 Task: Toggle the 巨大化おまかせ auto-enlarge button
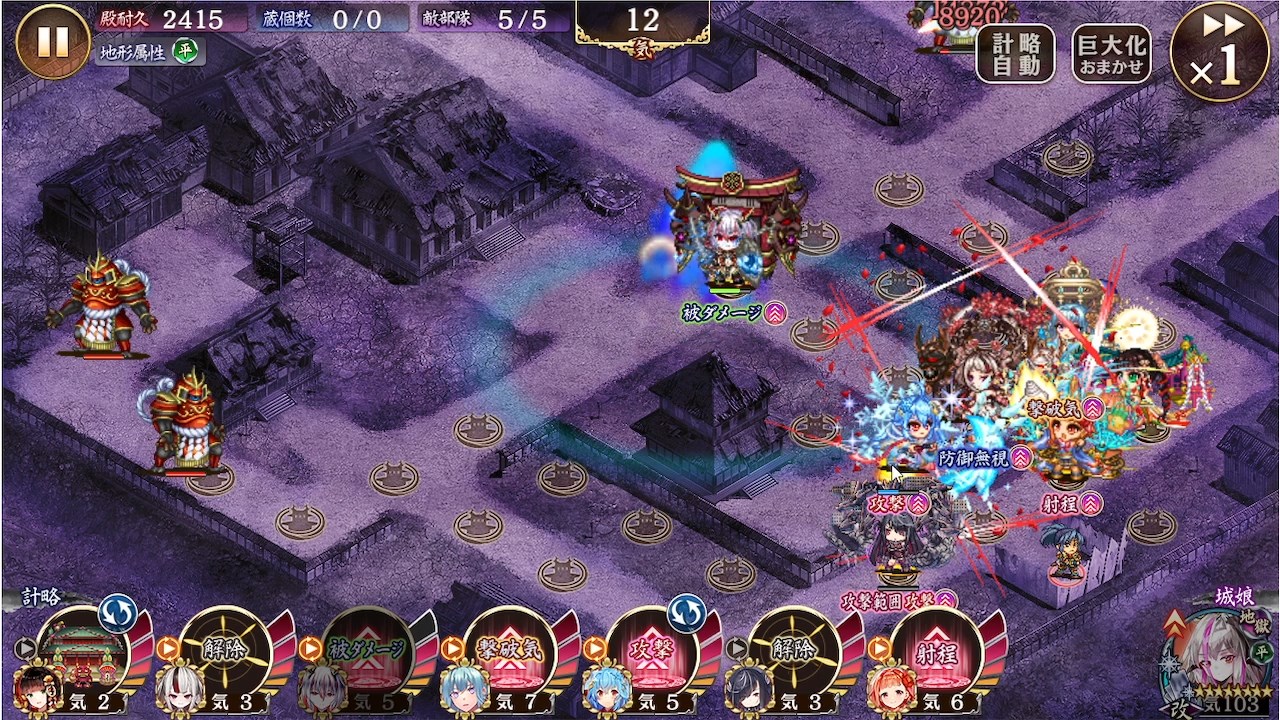point(1111,54)
